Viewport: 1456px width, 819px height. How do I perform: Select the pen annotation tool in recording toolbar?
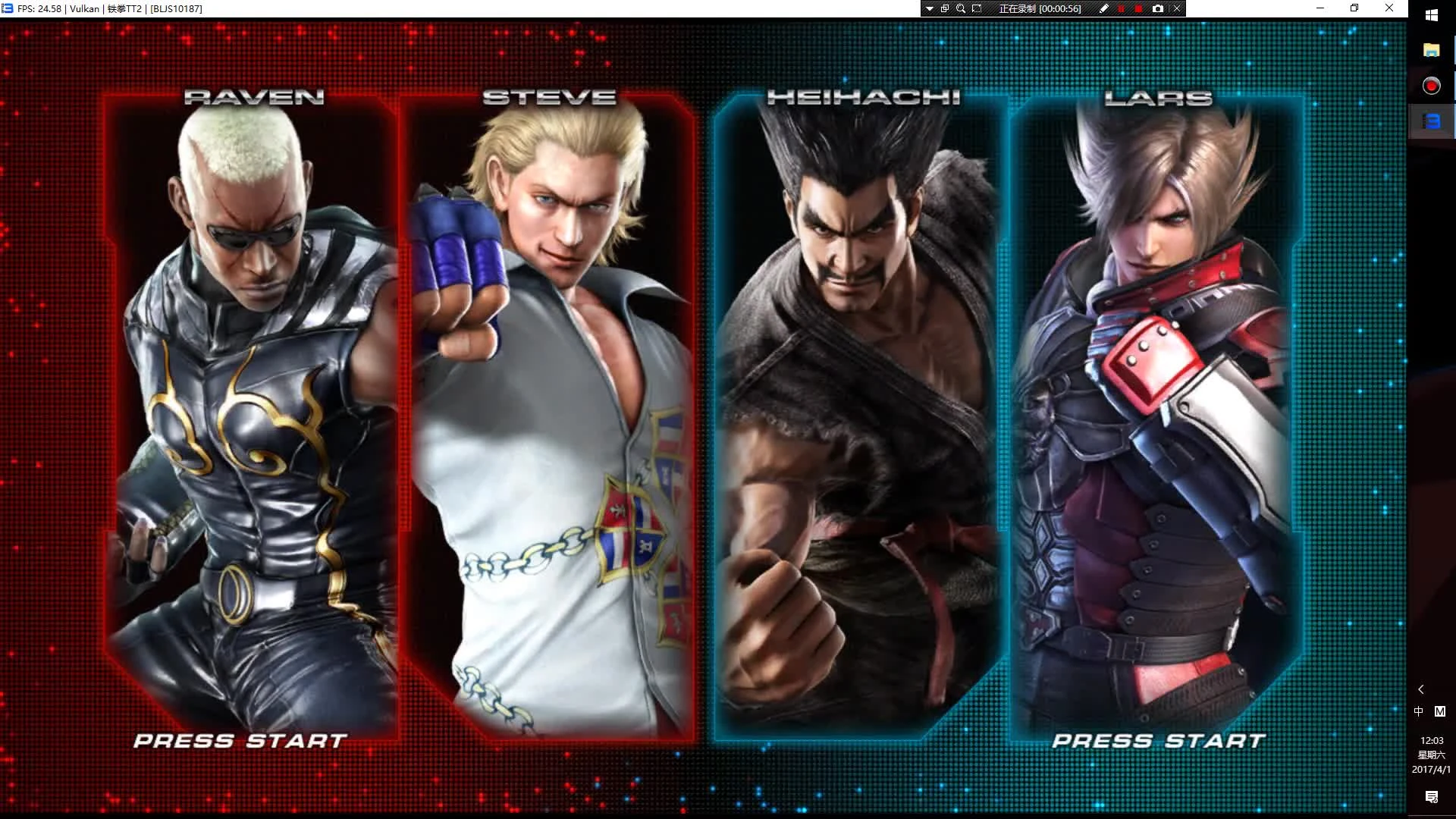1105,8
